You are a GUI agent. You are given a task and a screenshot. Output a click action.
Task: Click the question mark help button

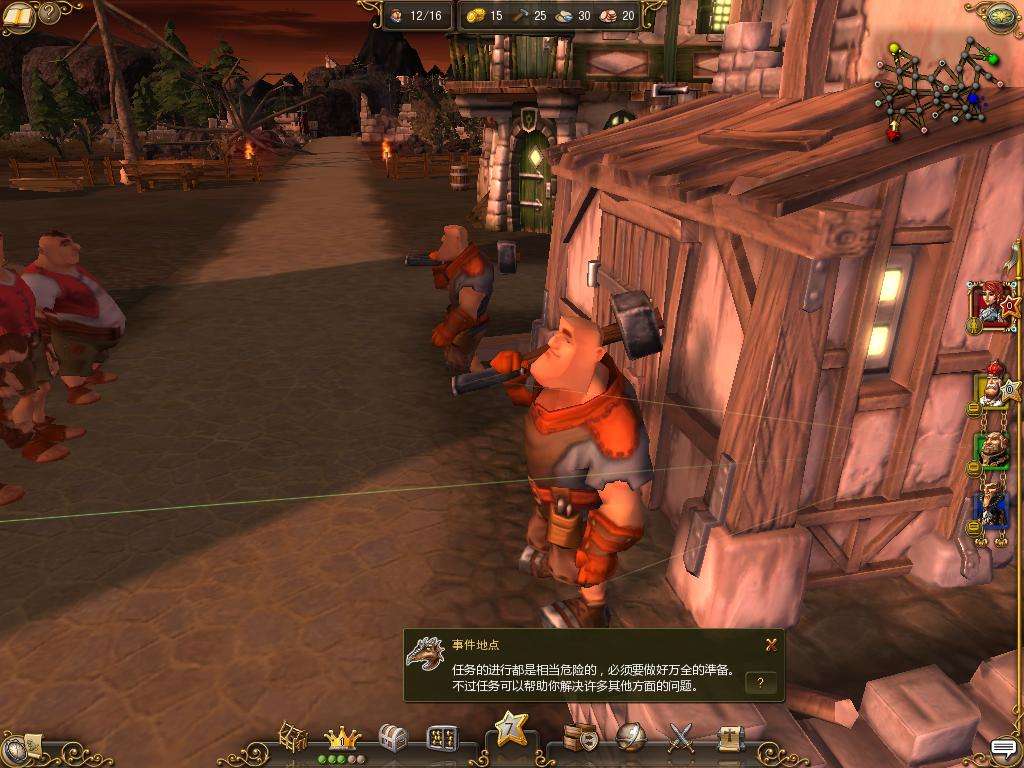coord(761,683)
